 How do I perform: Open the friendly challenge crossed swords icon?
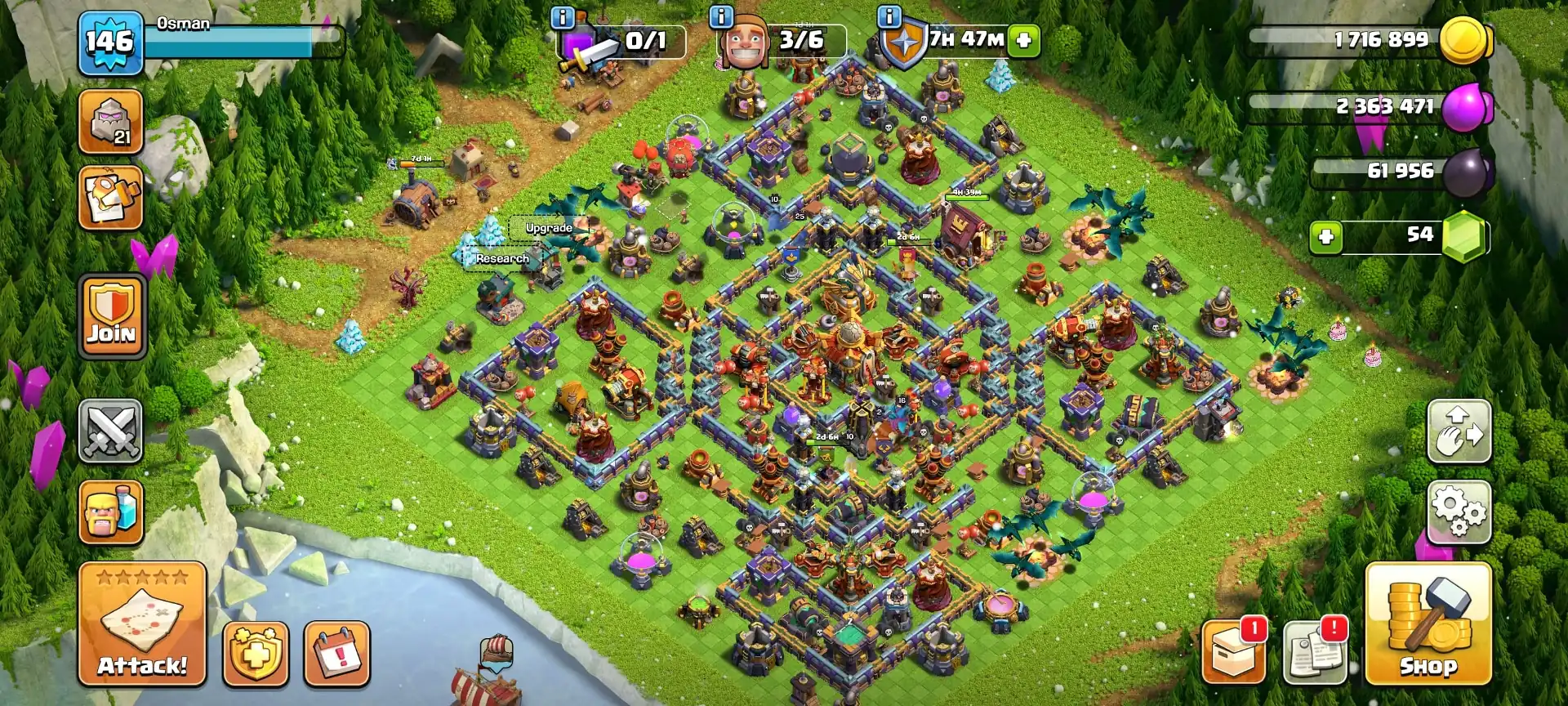pos(110,431)
